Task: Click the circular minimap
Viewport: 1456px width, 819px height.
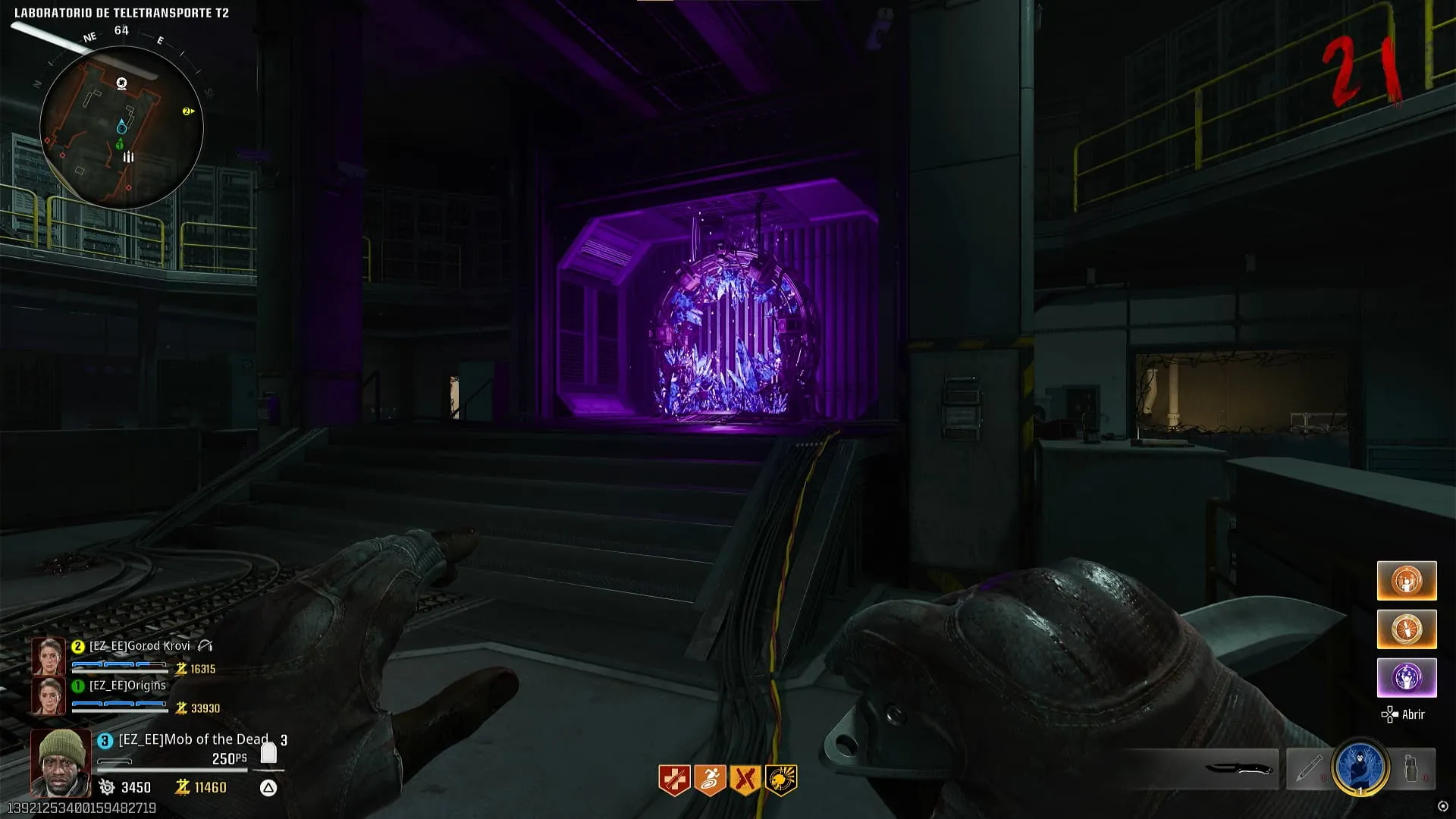Action: pyautogui.click(x=121, y=127)
